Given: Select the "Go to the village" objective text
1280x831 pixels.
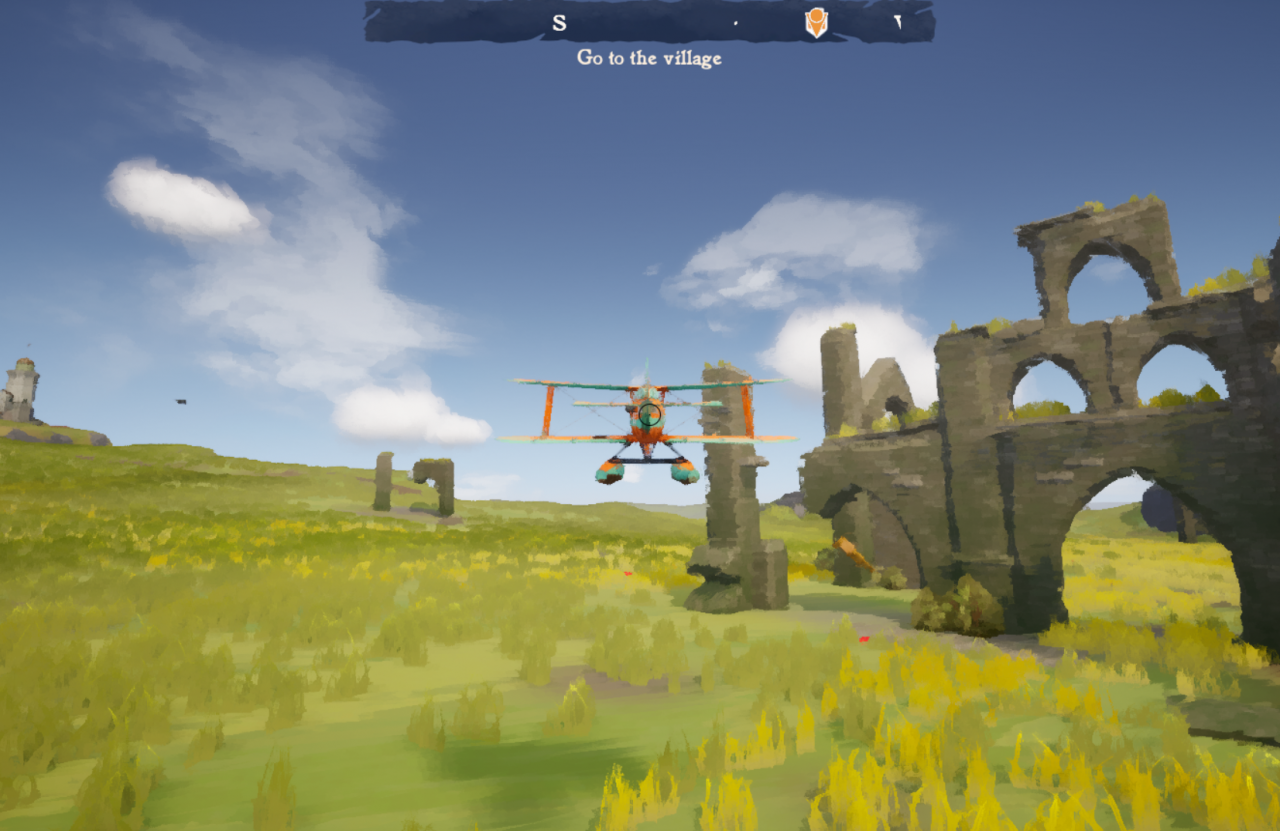Looking at the screenshot, I should click(649, 58).
